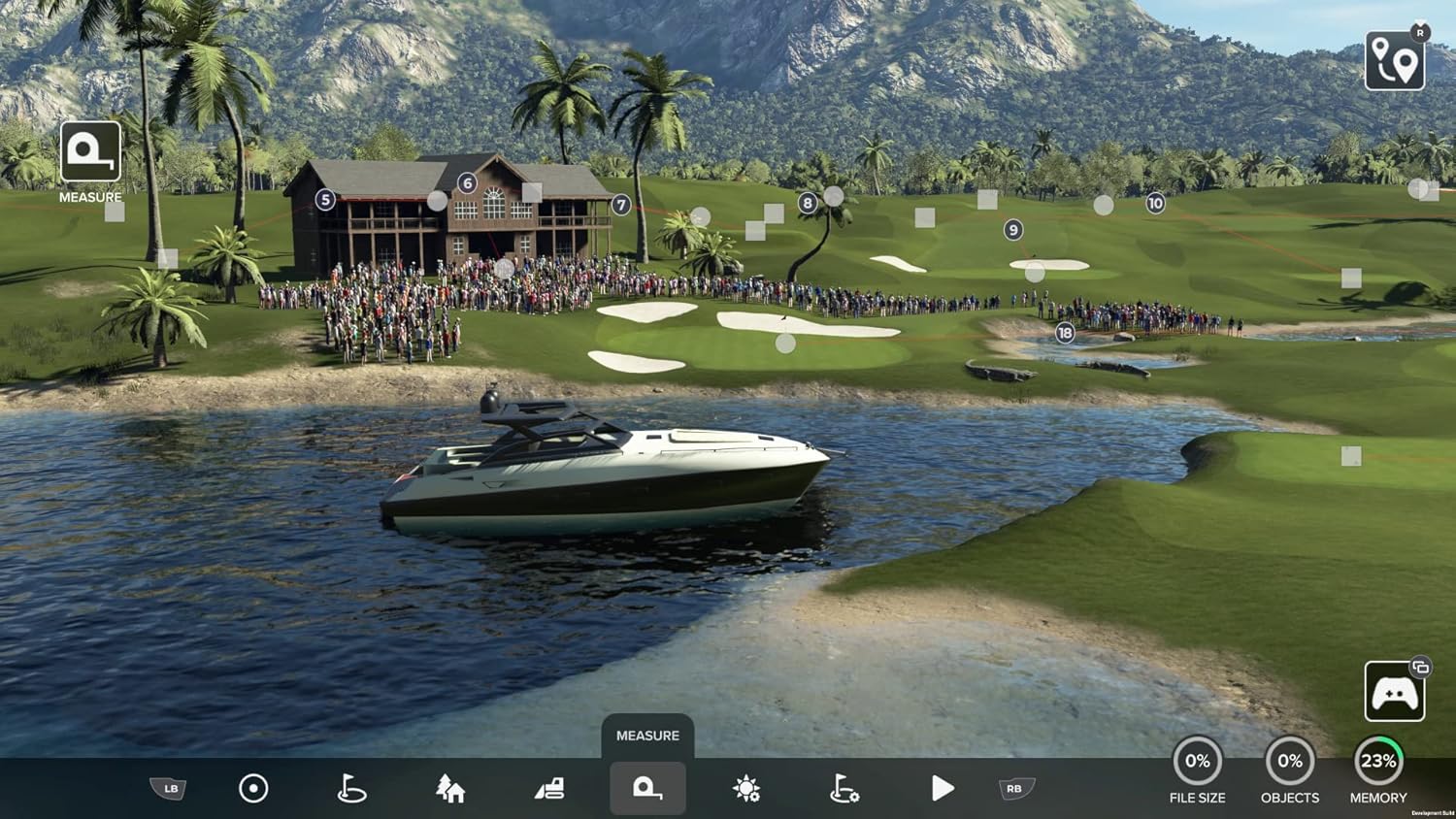The height and width of the screenshot is (819, 1456).
Task: Select hole marker number 5 near the clubhouse
Action: tap(323, 198)
